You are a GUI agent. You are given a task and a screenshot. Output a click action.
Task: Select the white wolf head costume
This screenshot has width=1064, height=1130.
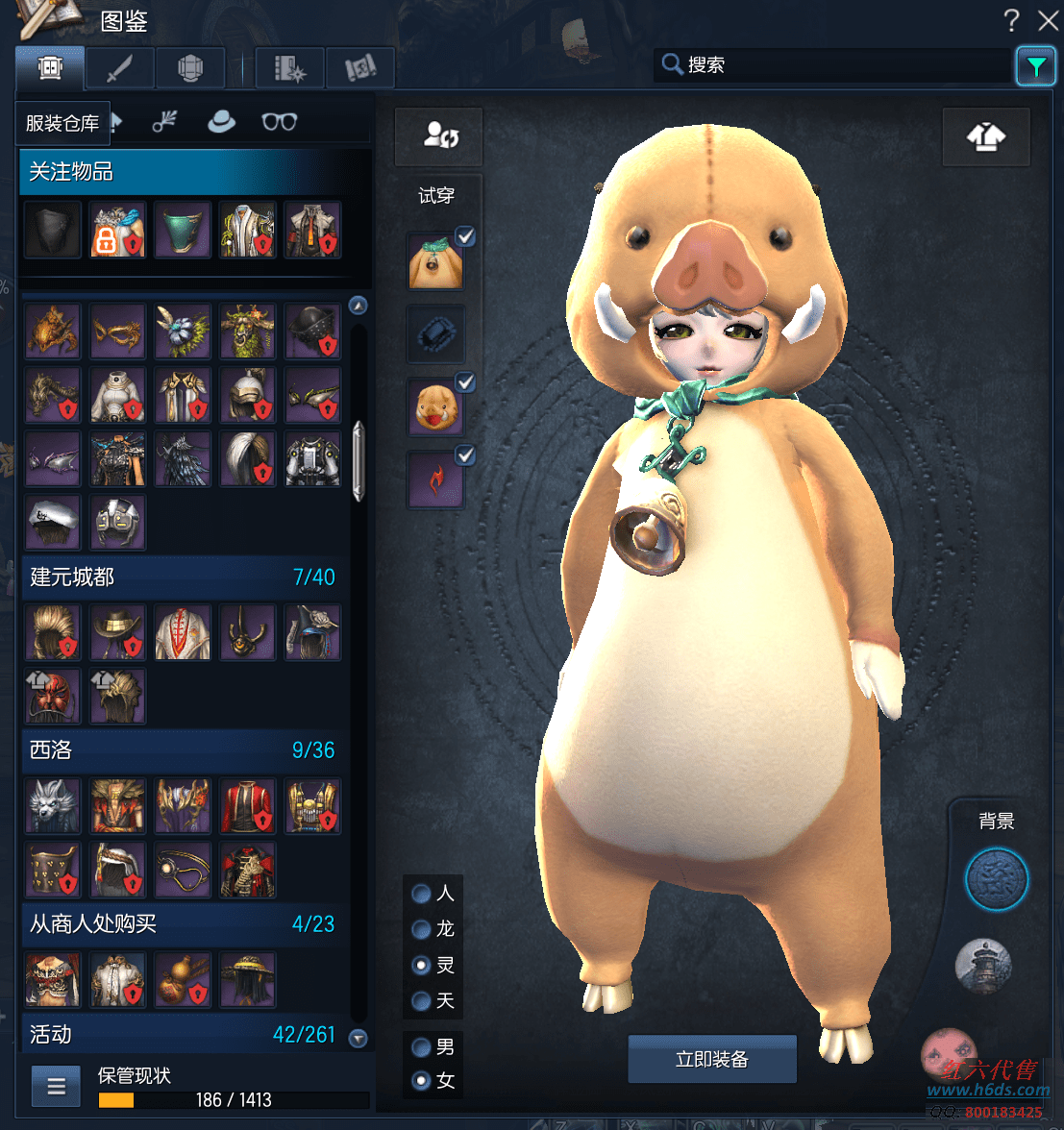pyautogui.click(x=53, y=805)
